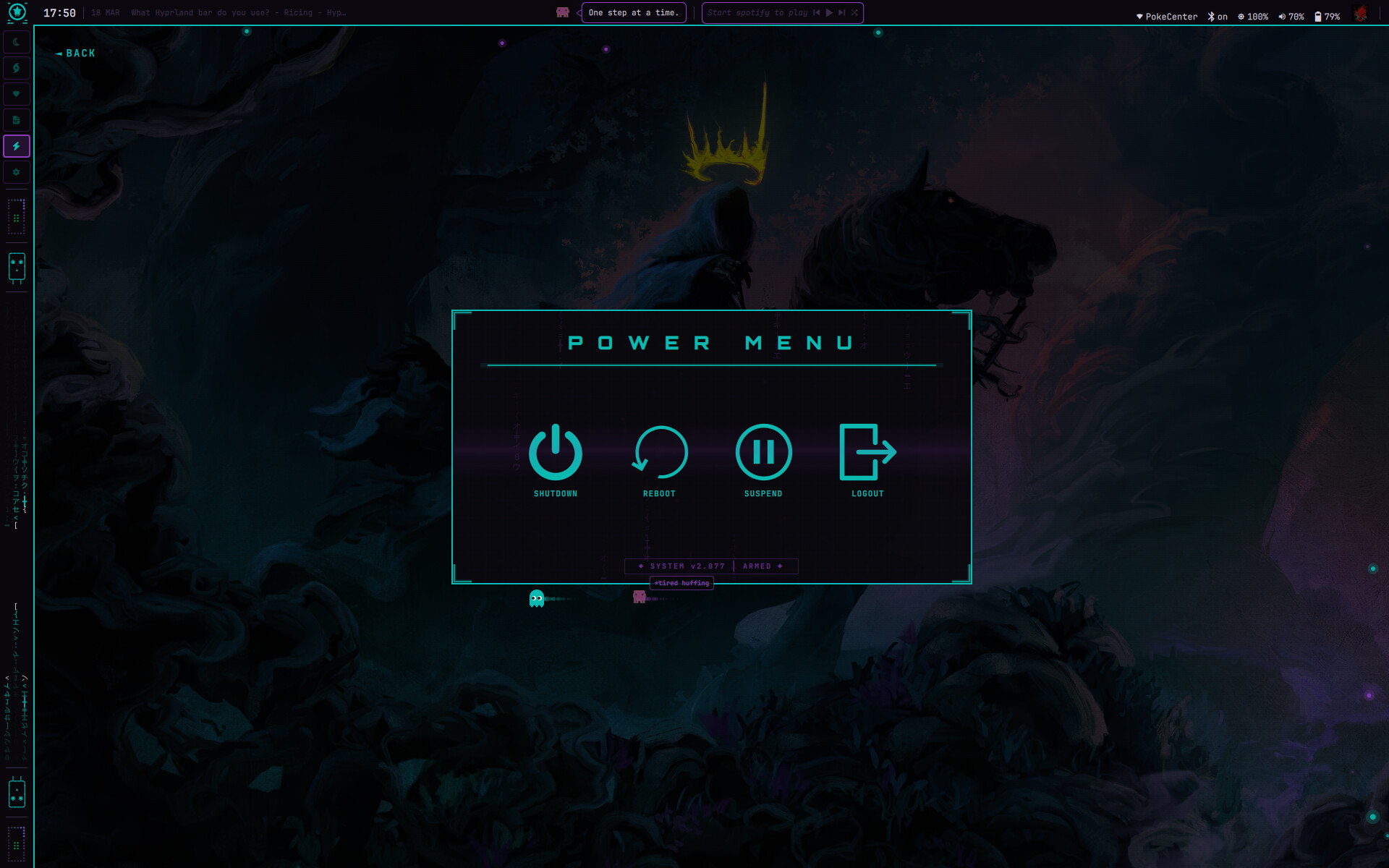This screenshot has width=1389, height=868.
Task: Open the gear settings sidebar tab
Action: click(x=17, y=172)
